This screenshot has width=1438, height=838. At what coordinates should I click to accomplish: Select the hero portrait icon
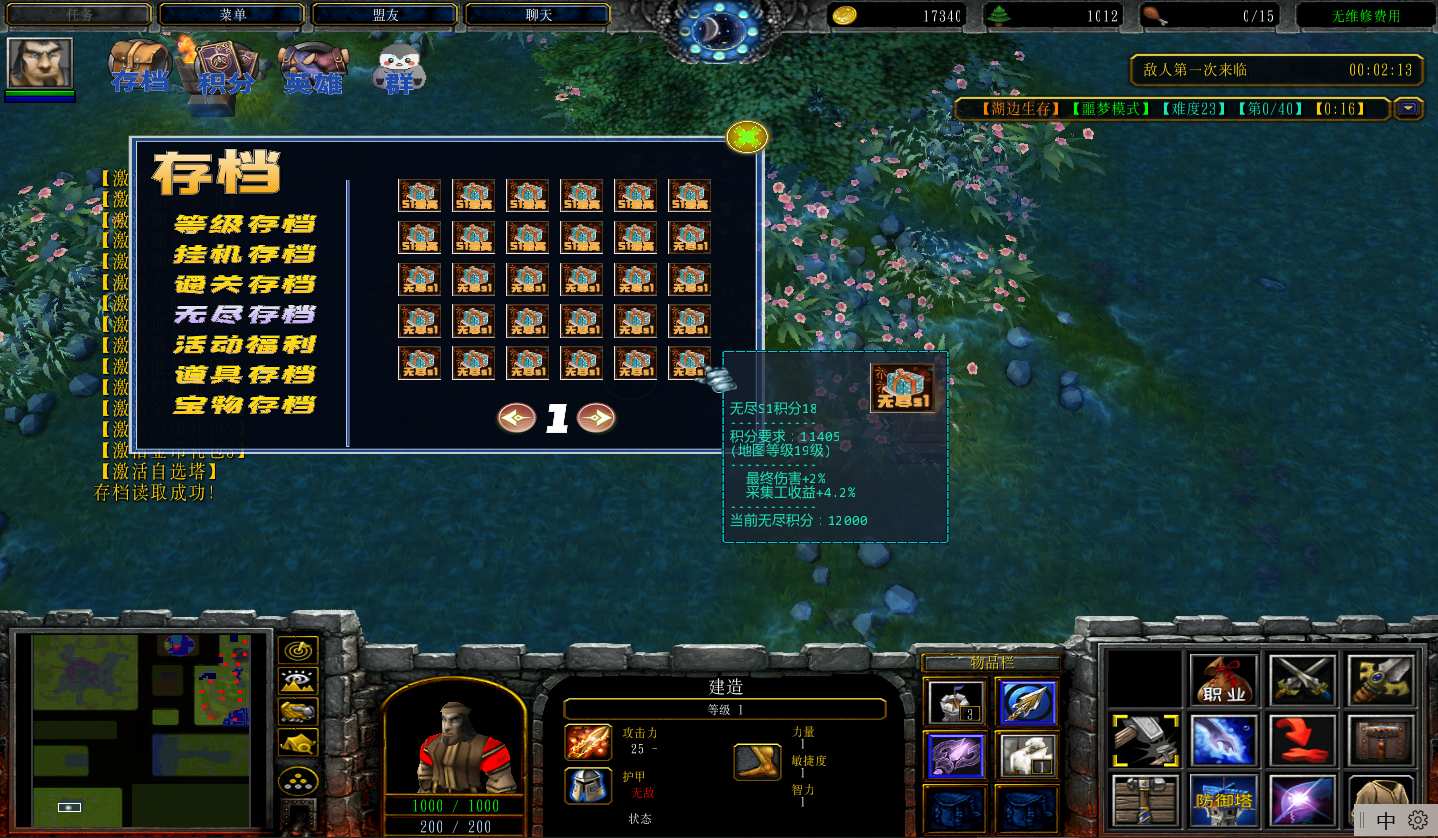pos(40,63)
